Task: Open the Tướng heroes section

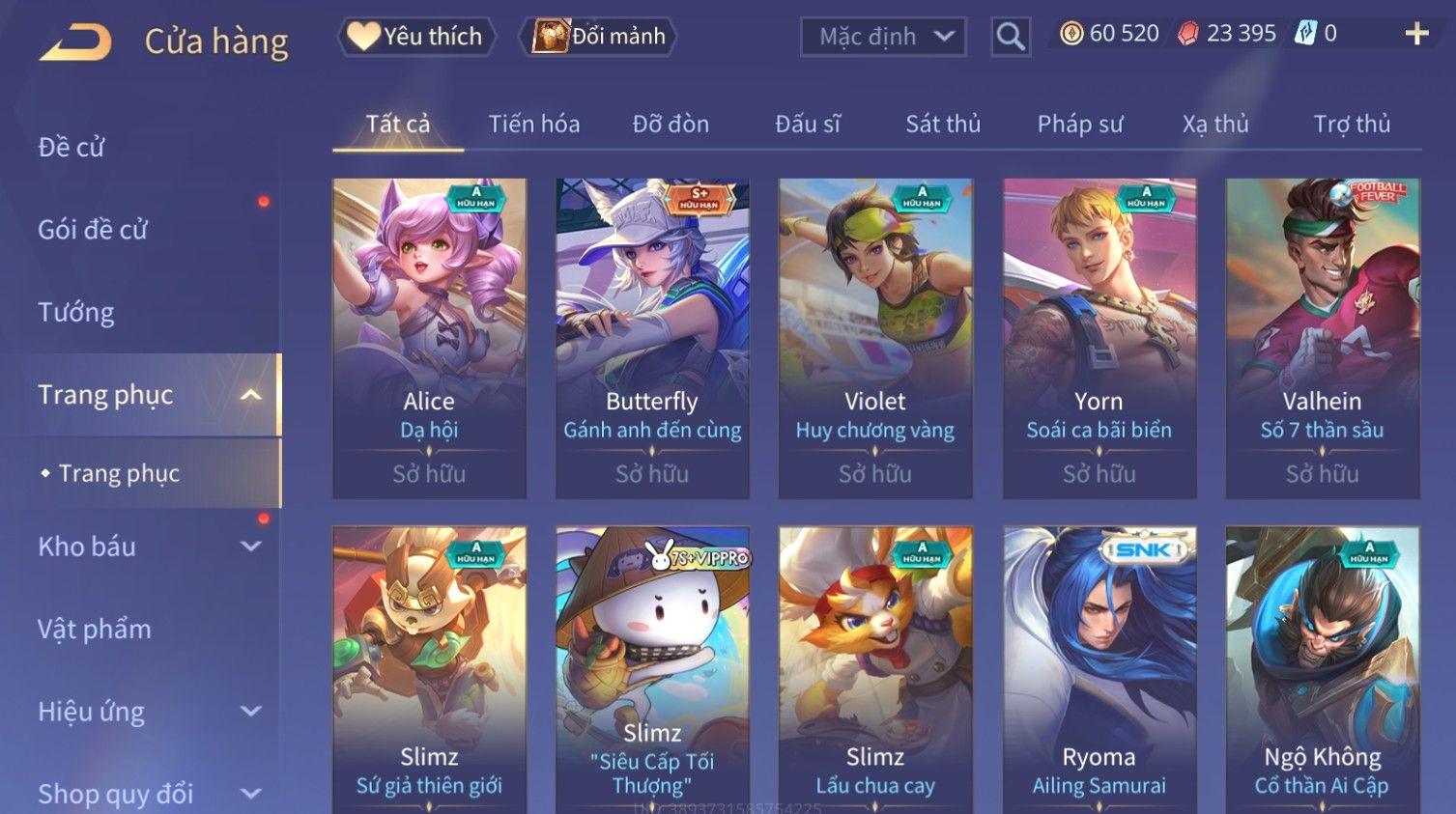Action: (76, 312)
